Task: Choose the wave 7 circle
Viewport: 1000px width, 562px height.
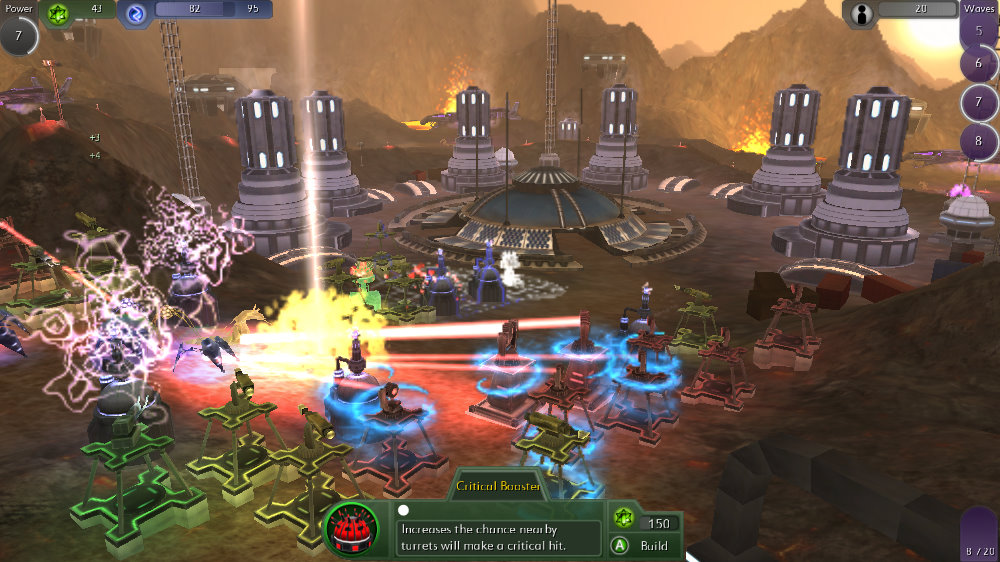Action: [978, 103]
